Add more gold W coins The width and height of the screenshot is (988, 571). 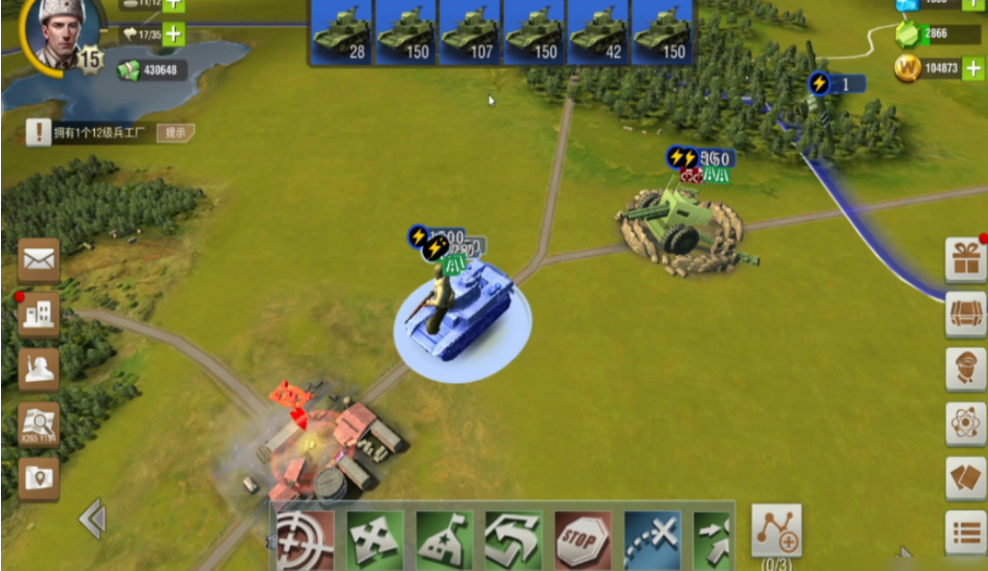[973, 68]
